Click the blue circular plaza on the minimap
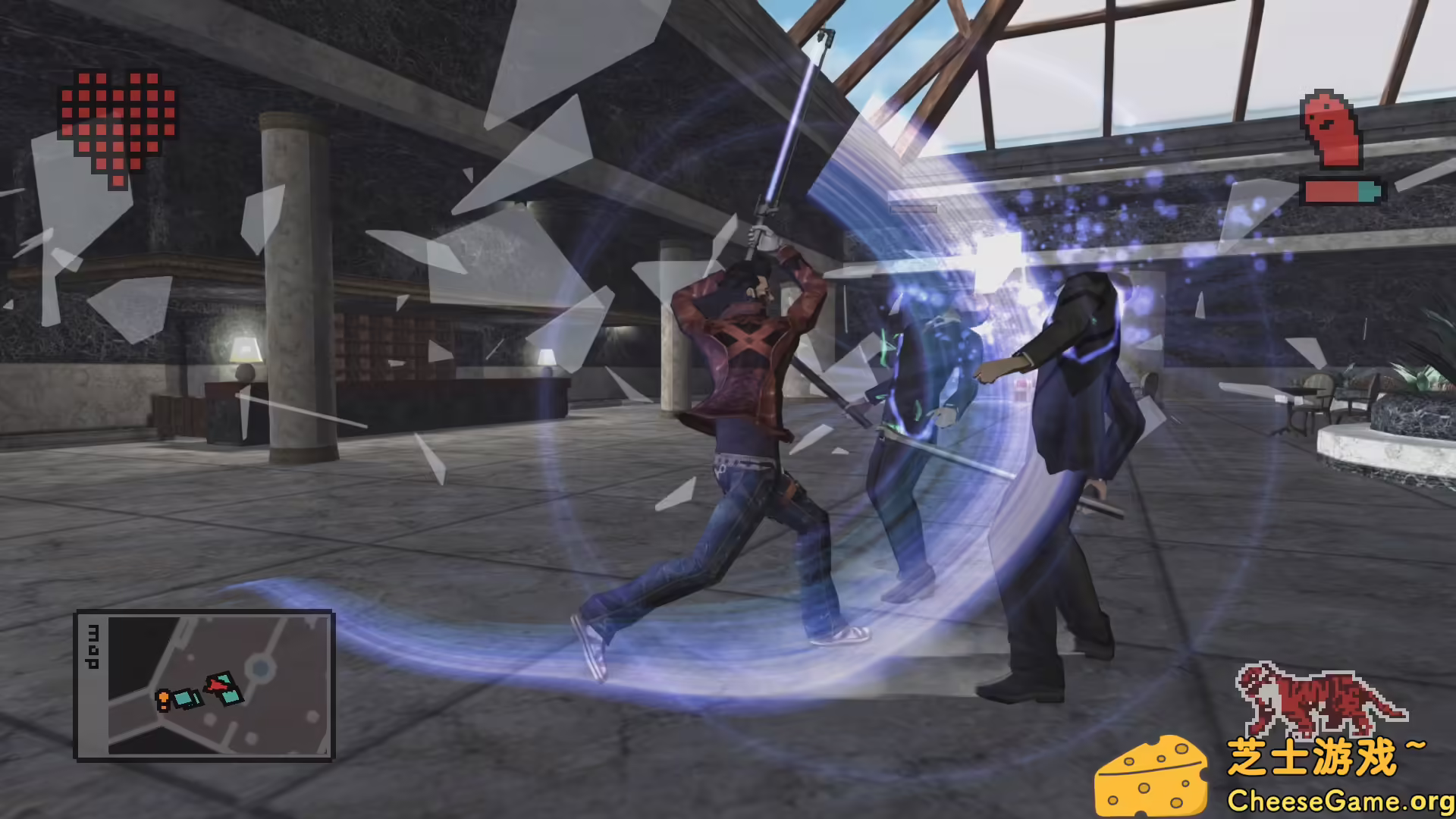This screenshot has height=819, width=1456. tap(260, 667)
